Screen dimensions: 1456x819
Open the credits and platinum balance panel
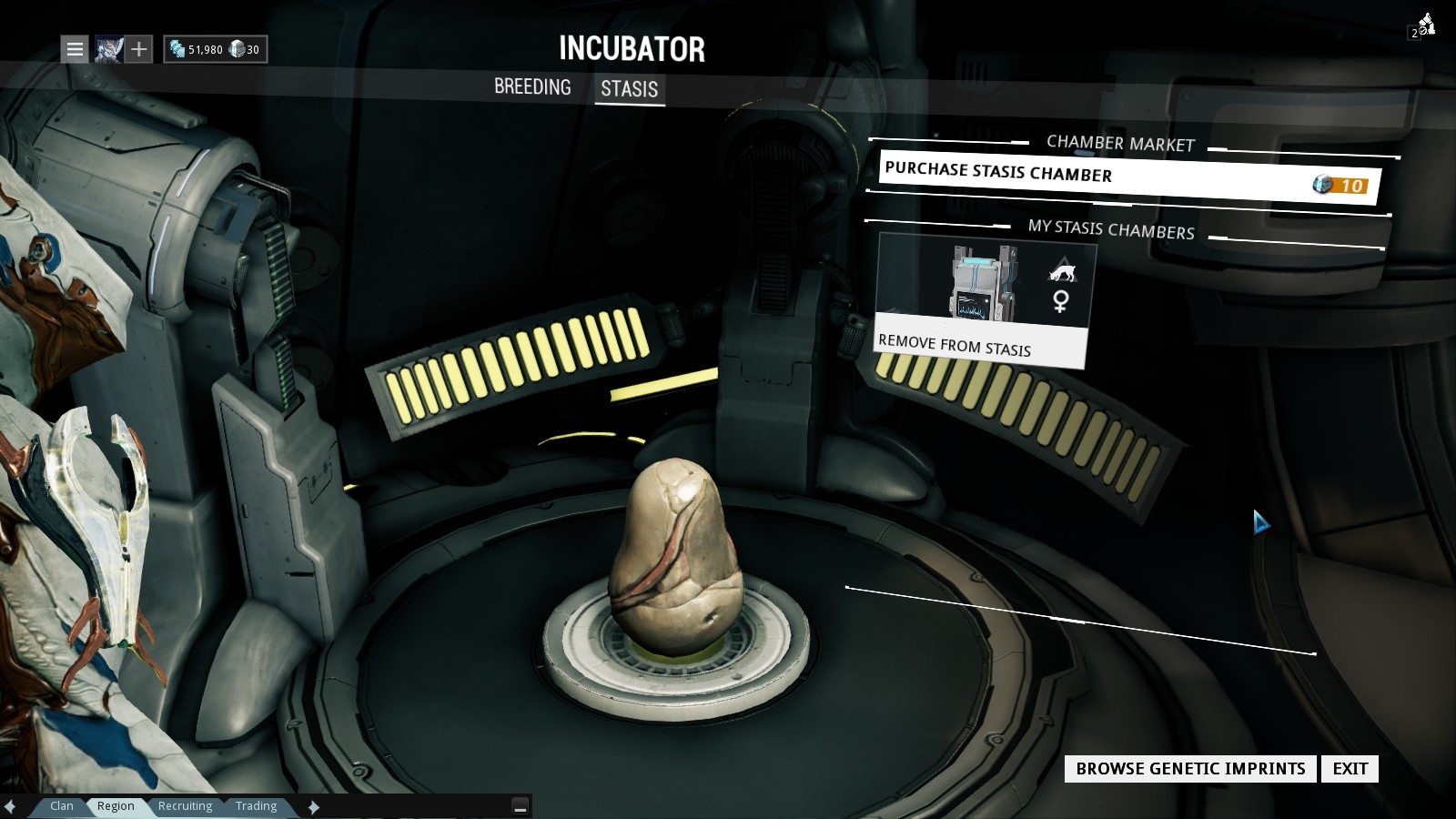[215, 49]
